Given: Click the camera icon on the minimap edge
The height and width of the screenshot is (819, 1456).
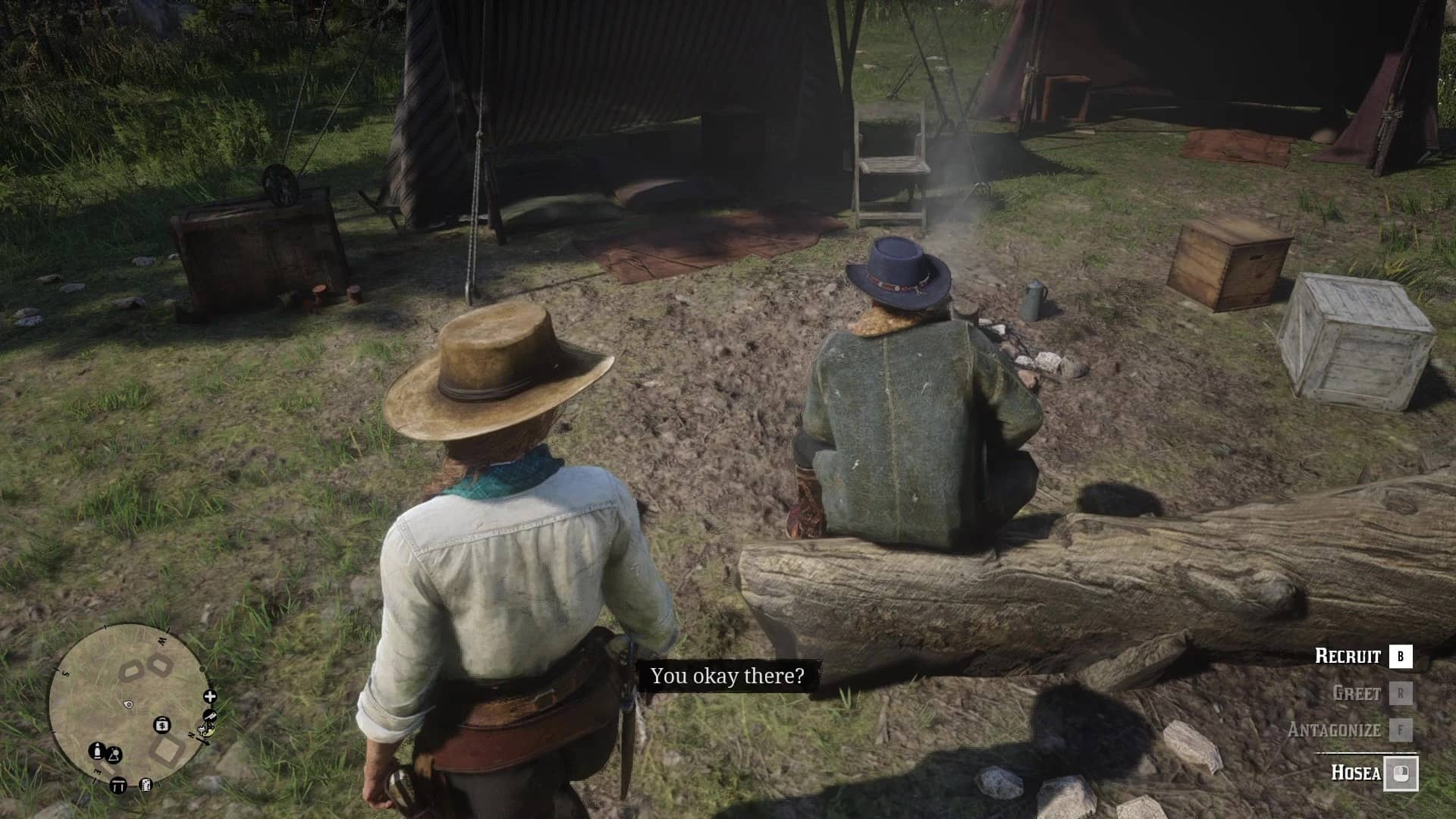Looking at the screenshot, I should click(209, 715).
